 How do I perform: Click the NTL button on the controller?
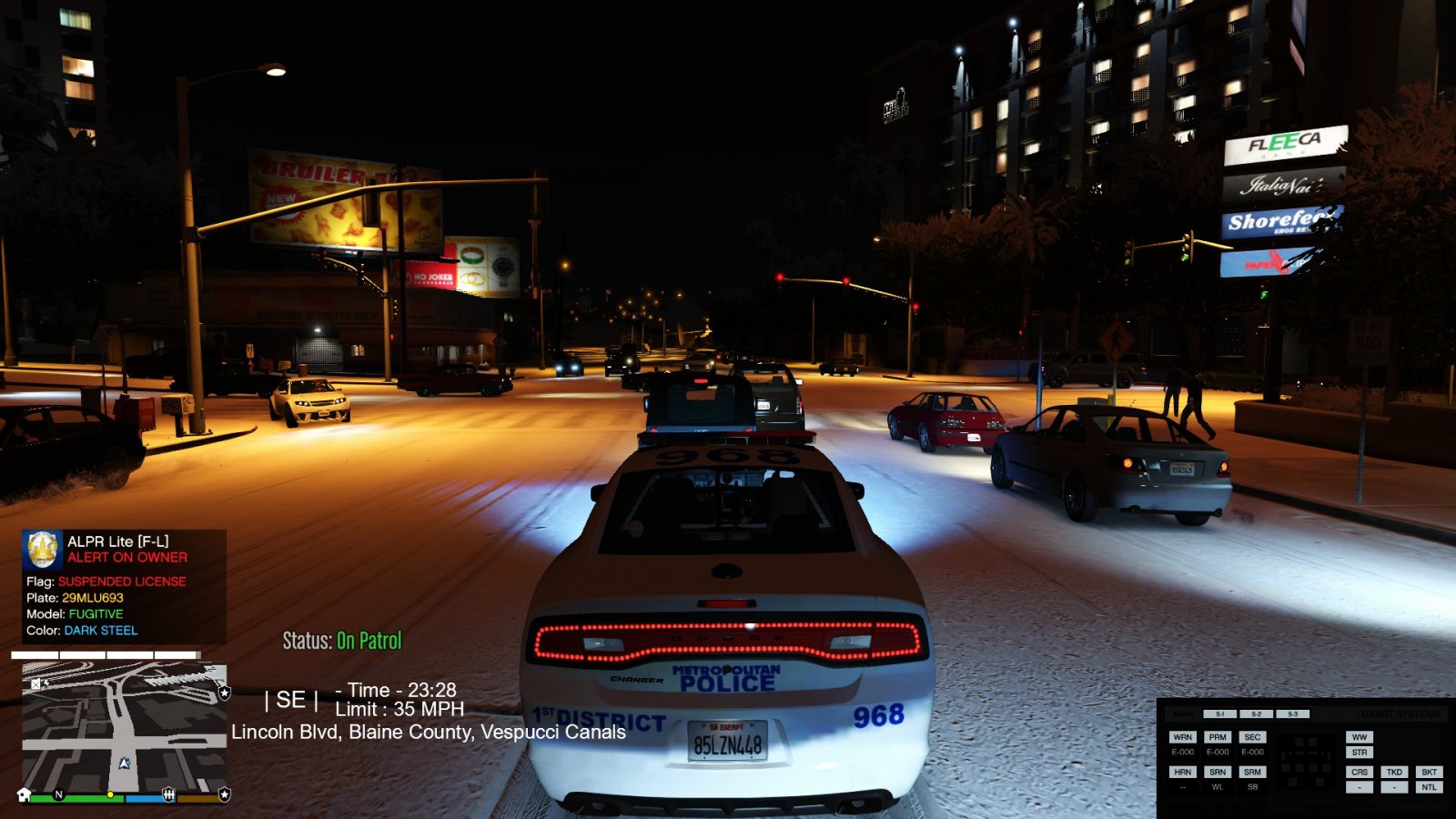[x=1429, y=787]
